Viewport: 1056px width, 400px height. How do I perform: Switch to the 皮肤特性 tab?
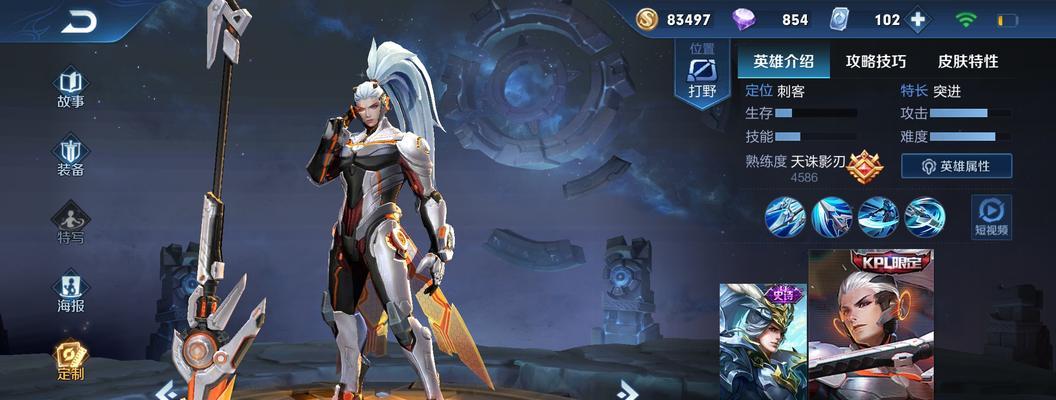coord(967,61)
